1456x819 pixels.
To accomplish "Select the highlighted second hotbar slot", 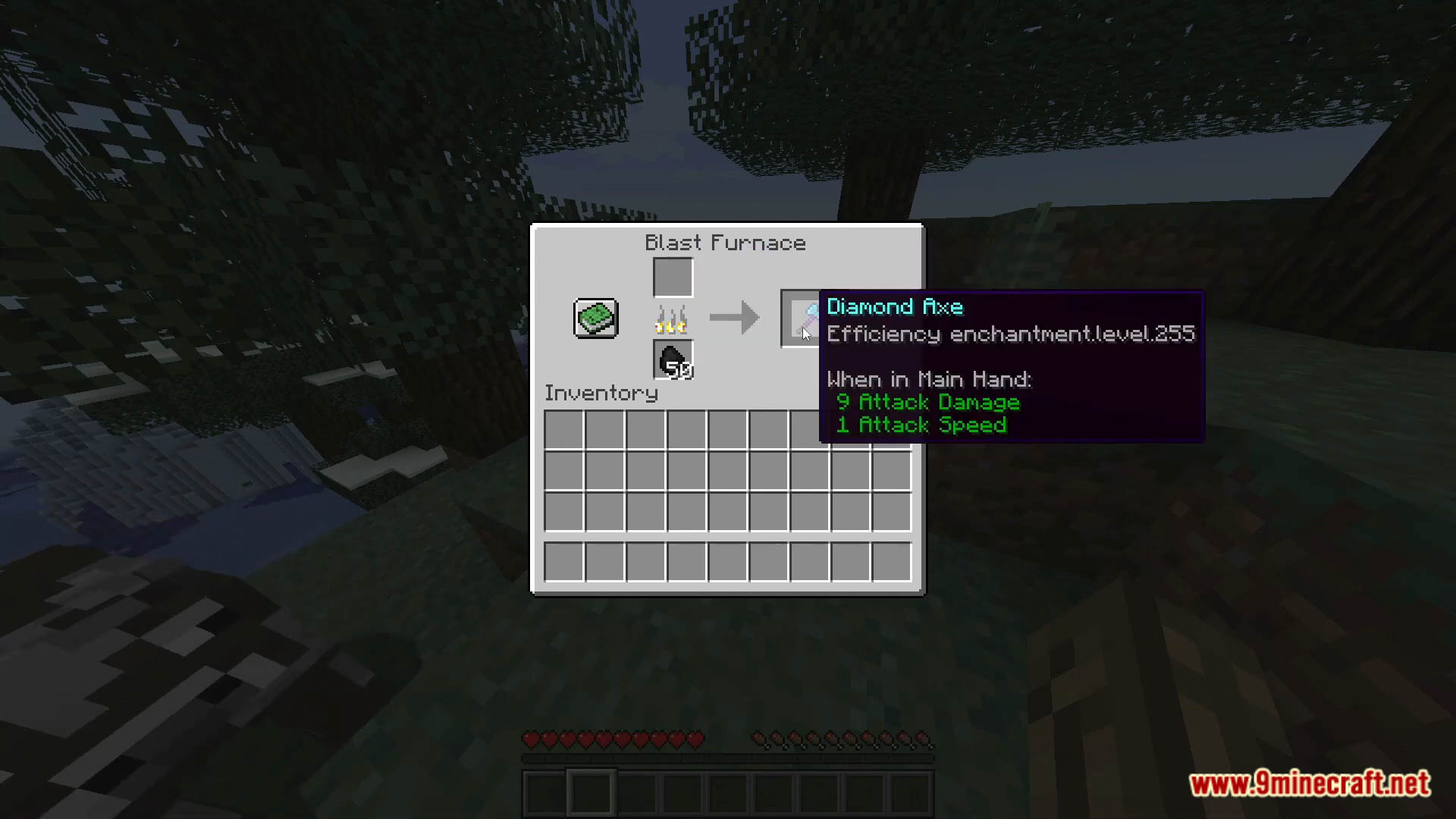I will 591,790.
